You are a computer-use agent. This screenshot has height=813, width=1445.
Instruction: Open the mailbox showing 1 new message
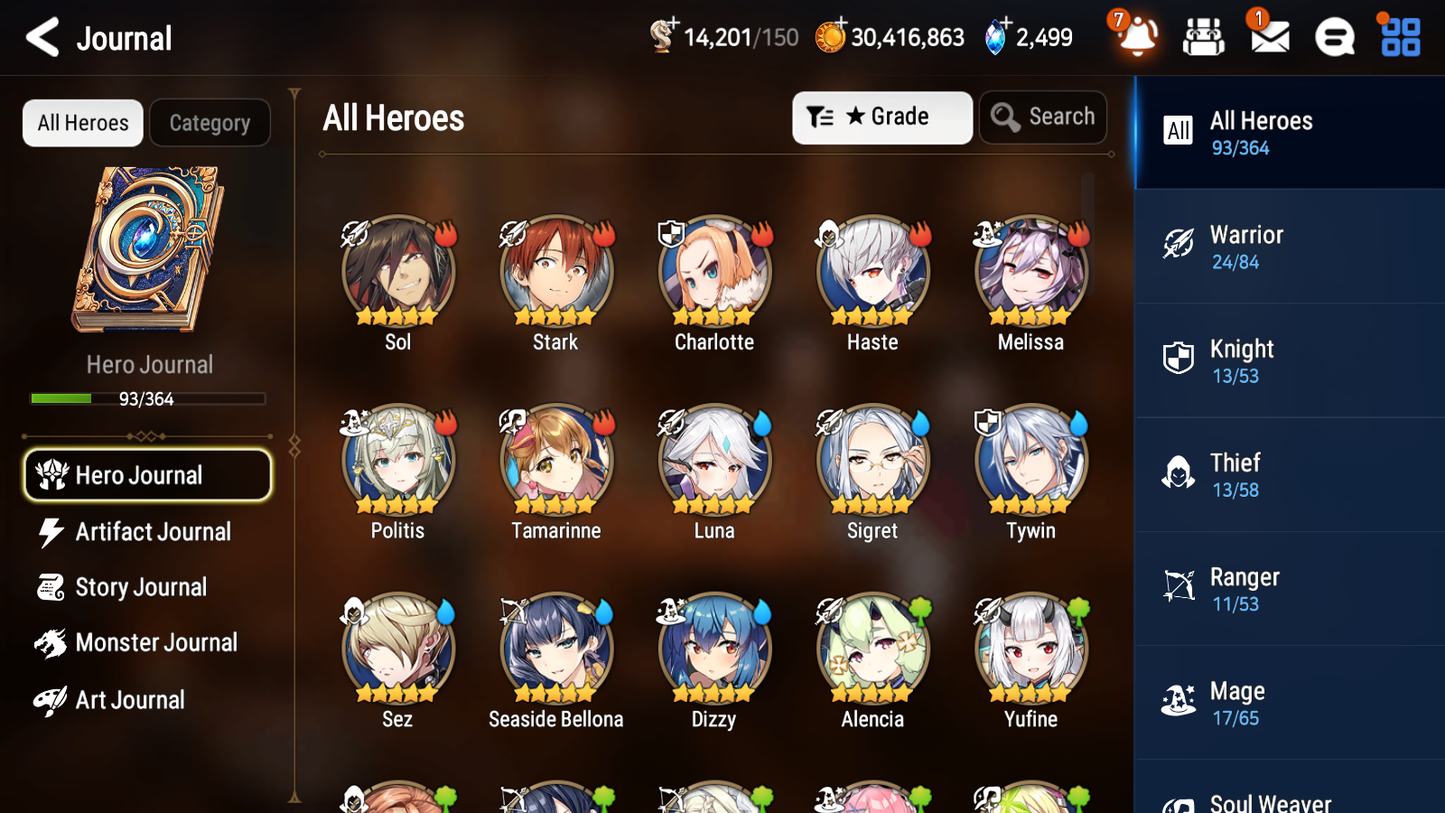tap(1268, 36)
